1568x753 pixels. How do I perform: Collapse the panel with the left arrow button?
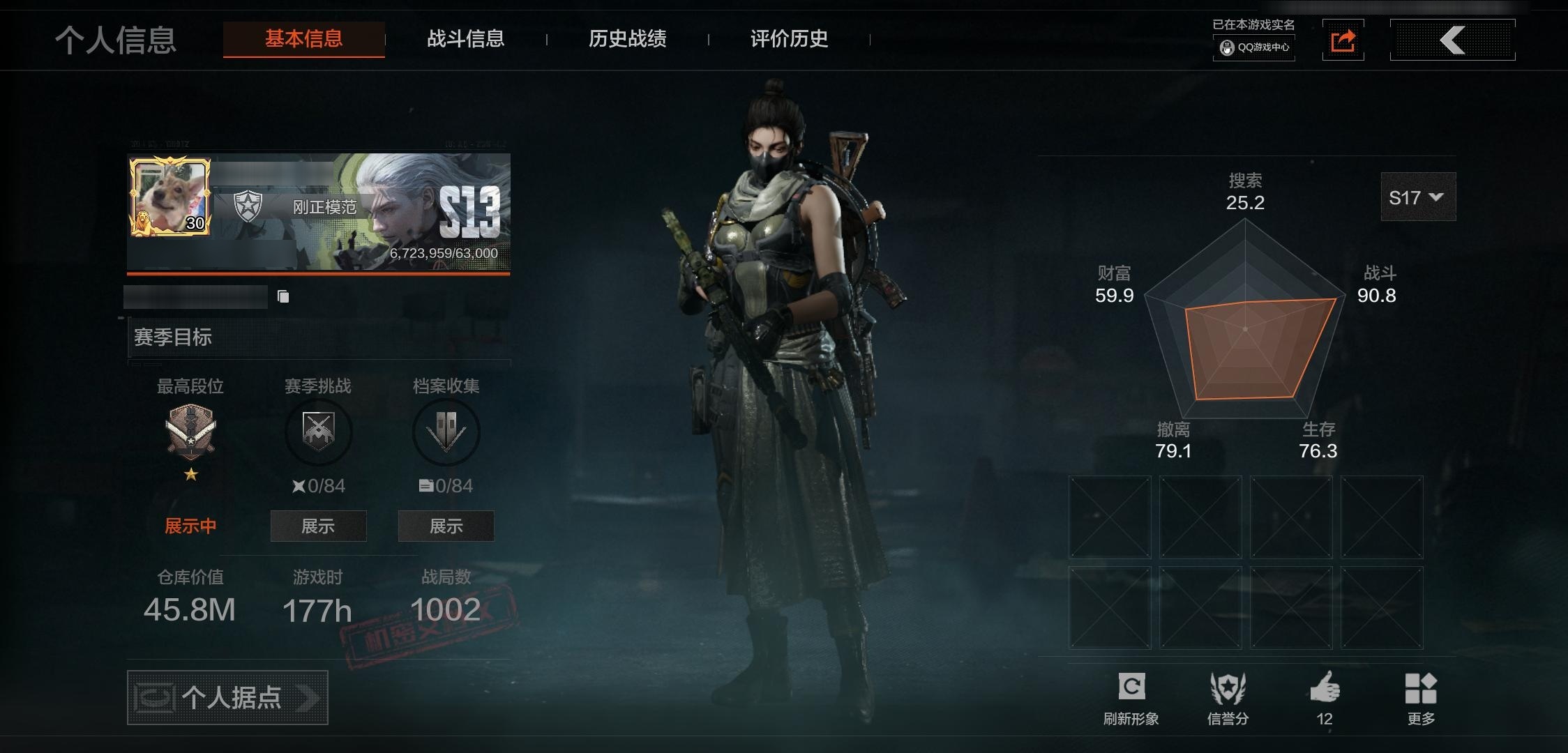pos(1453,40)
